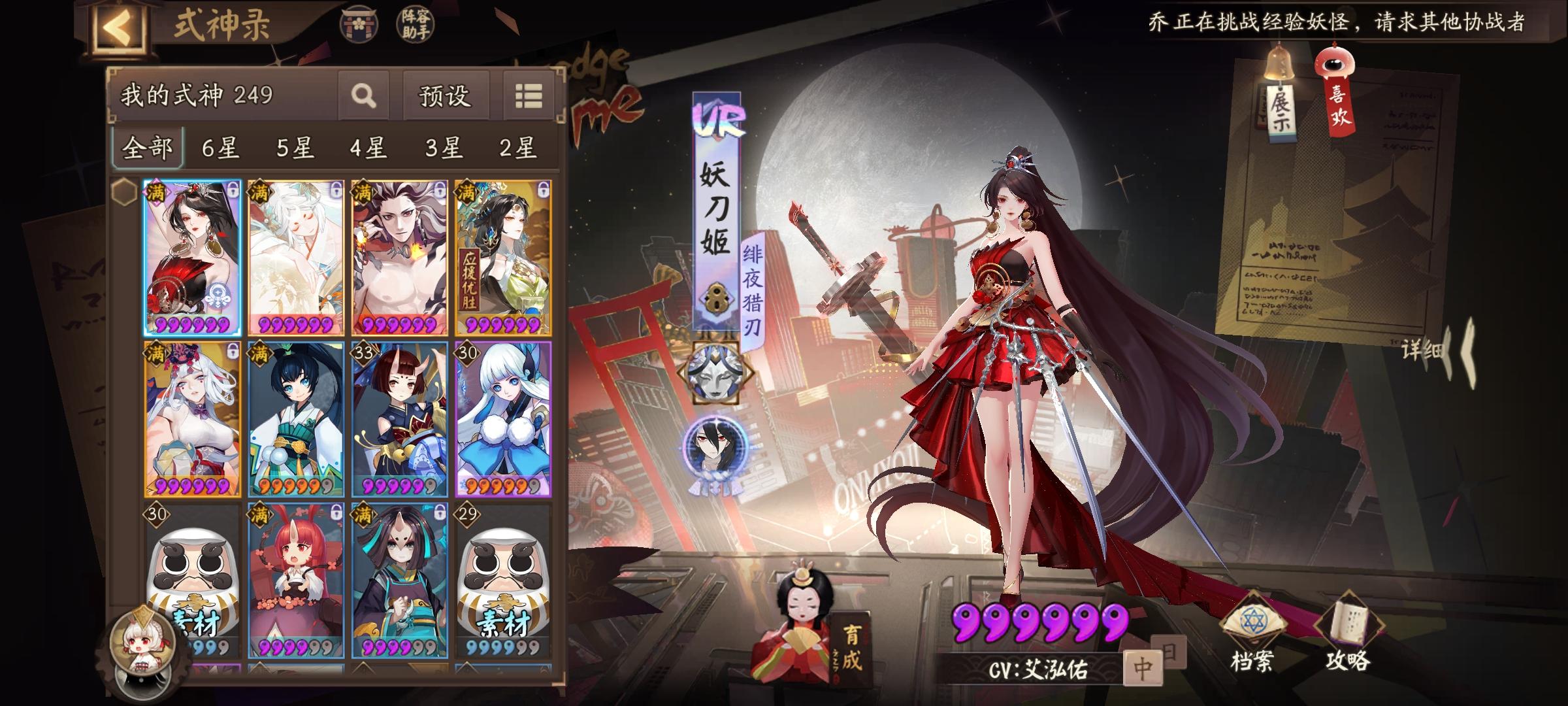Click the magnifier search icon
This screenshot has height=706, width=1568.
coord(363,97)
